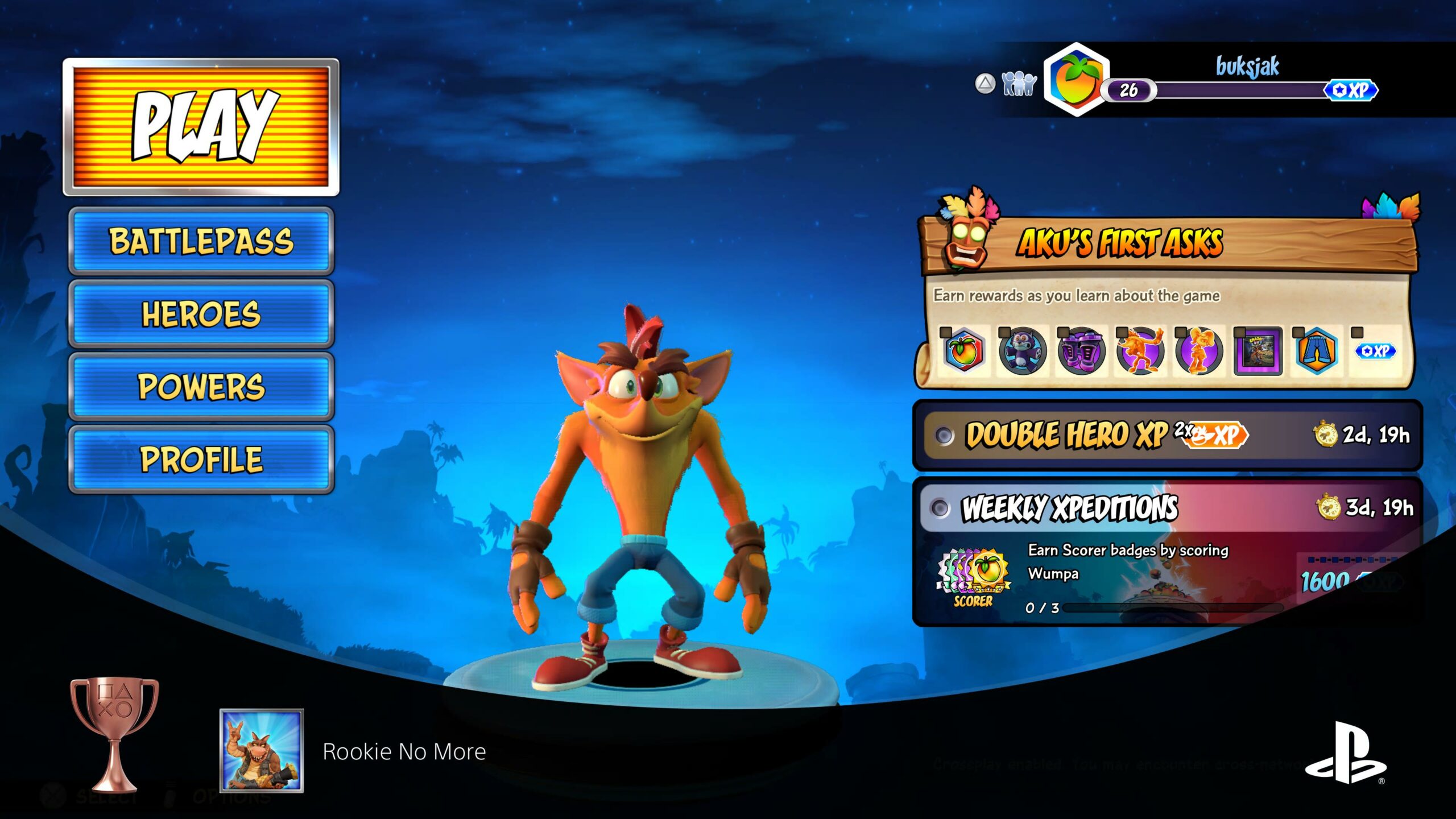The width and height of the screenshot is (1456, 819).
Task: Open the Battlepass menu
Action: [201, 241]
